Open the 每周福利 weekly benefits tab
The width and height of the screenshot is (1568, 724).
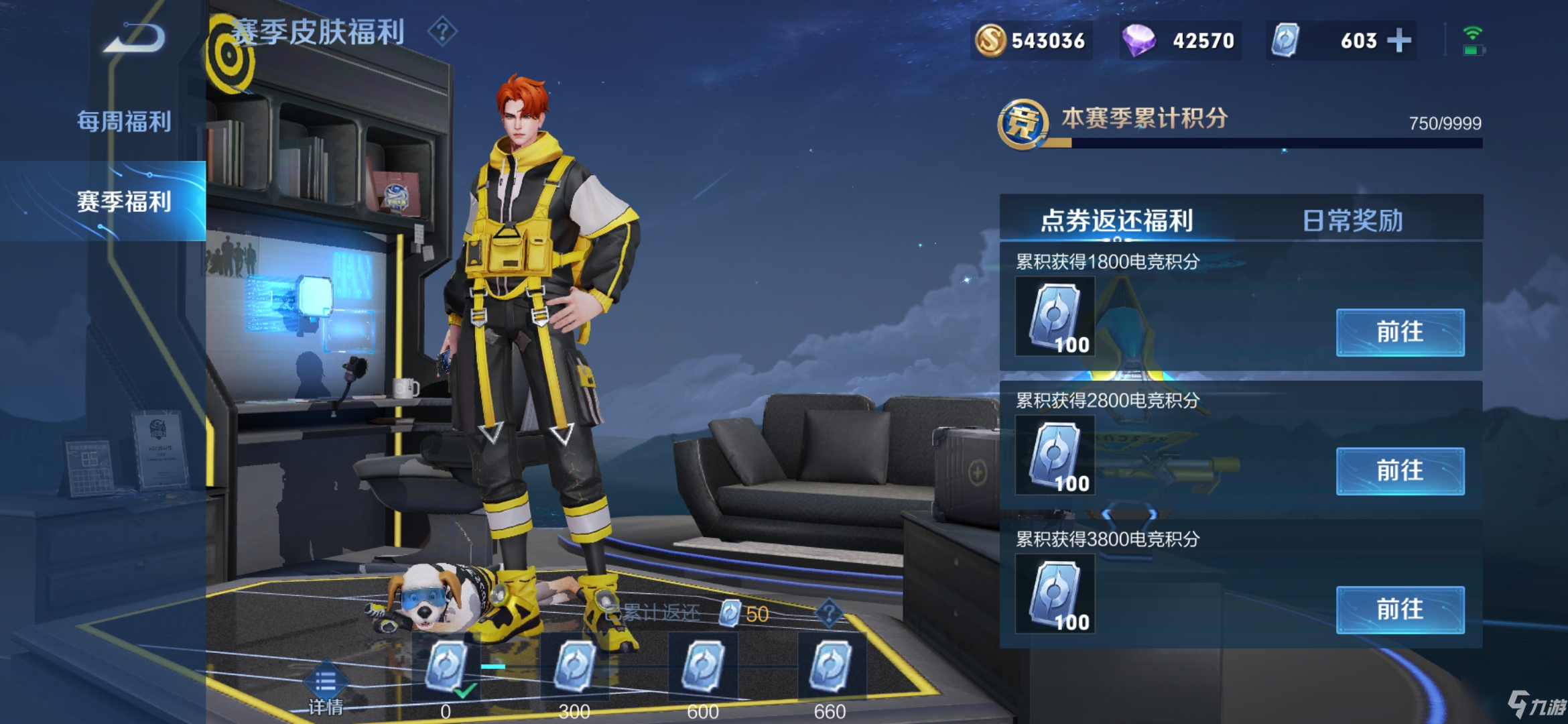click(x=124, y=122)
